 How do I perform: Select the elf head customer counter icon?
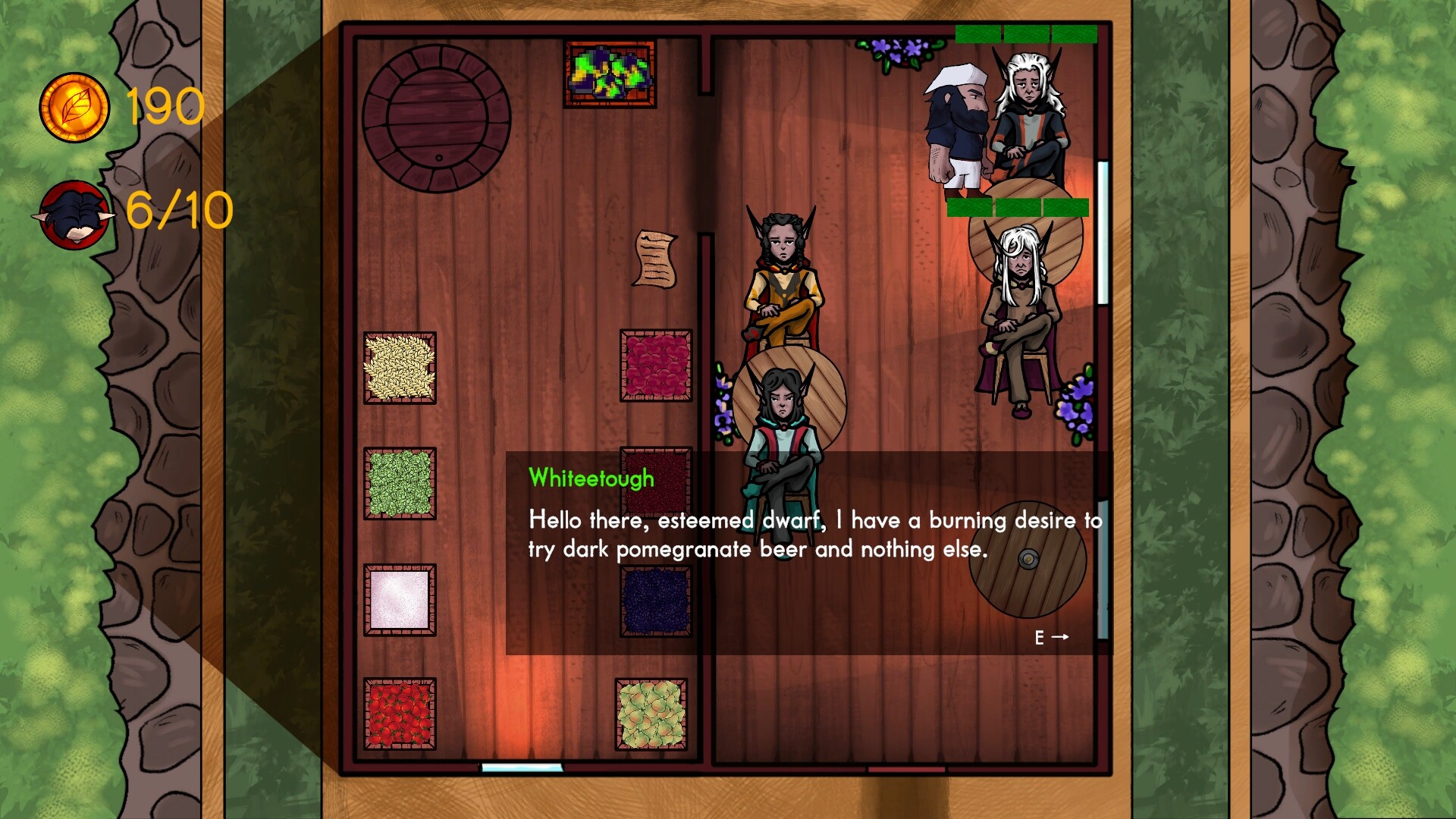pos(74,215)
